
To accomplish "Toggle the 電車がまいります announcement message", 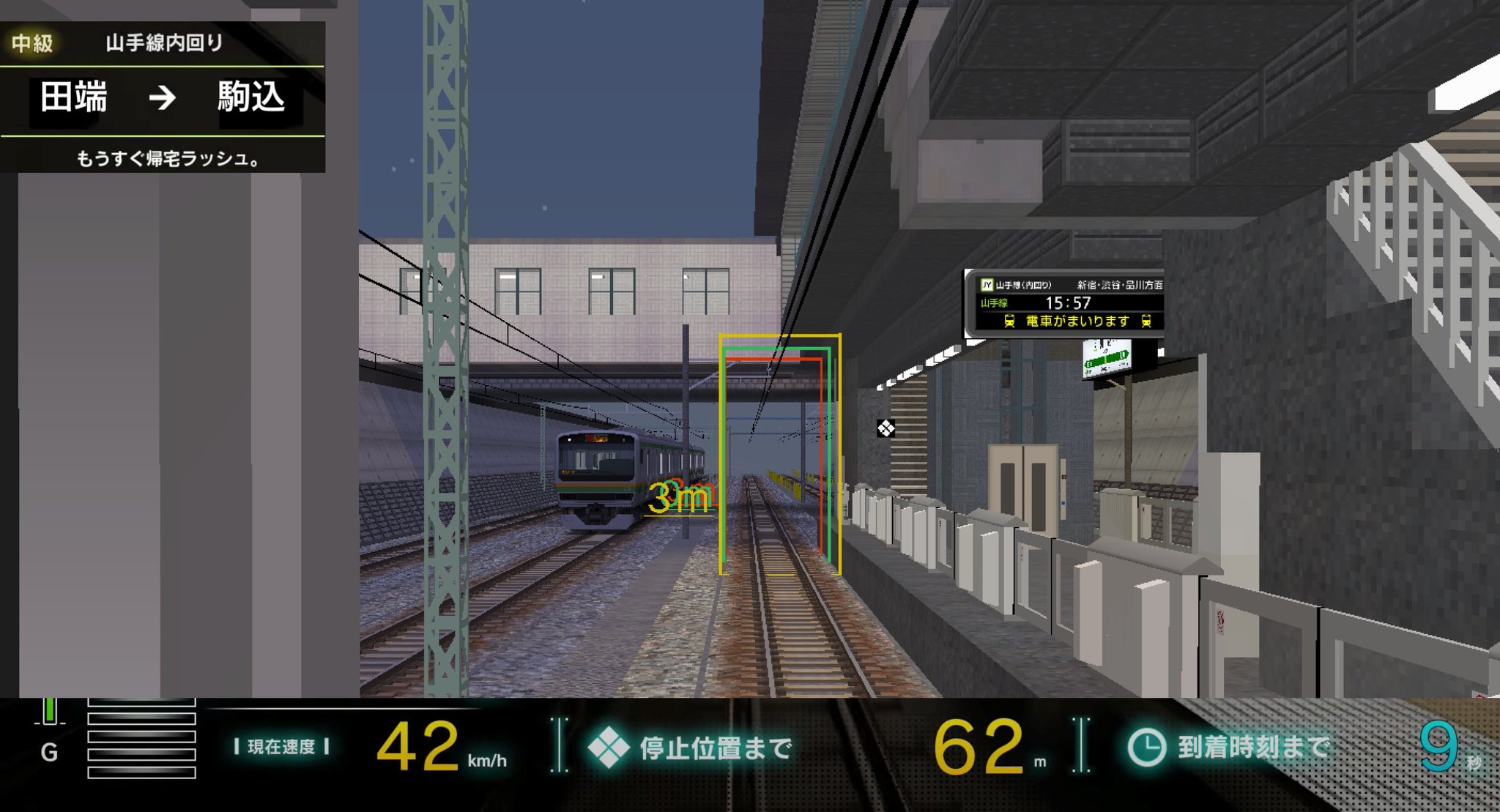I will (x=1077, y=320).
